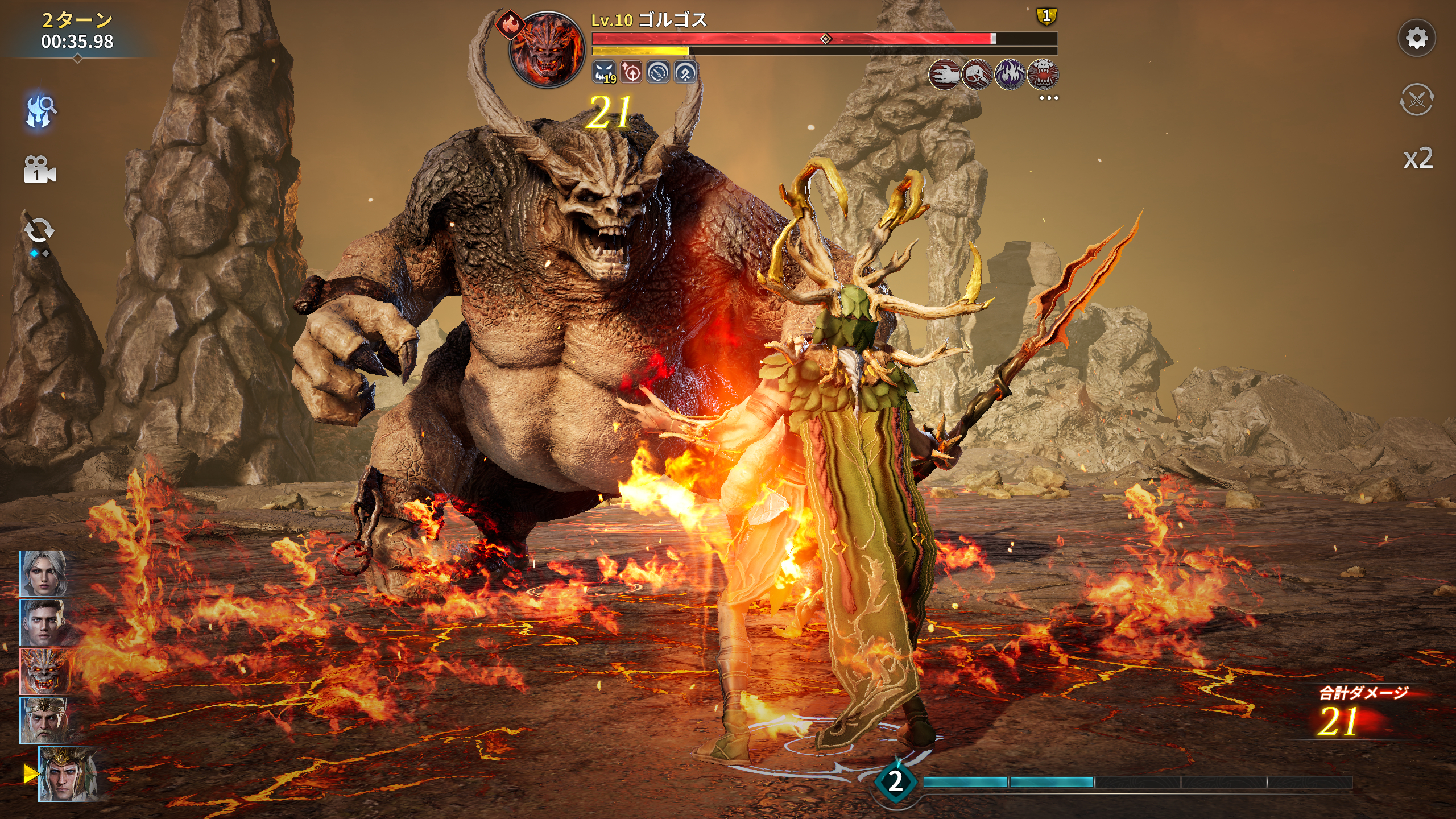Open the gear settings menu
Screen dimensions: 1456x819
pos(1416,39)
